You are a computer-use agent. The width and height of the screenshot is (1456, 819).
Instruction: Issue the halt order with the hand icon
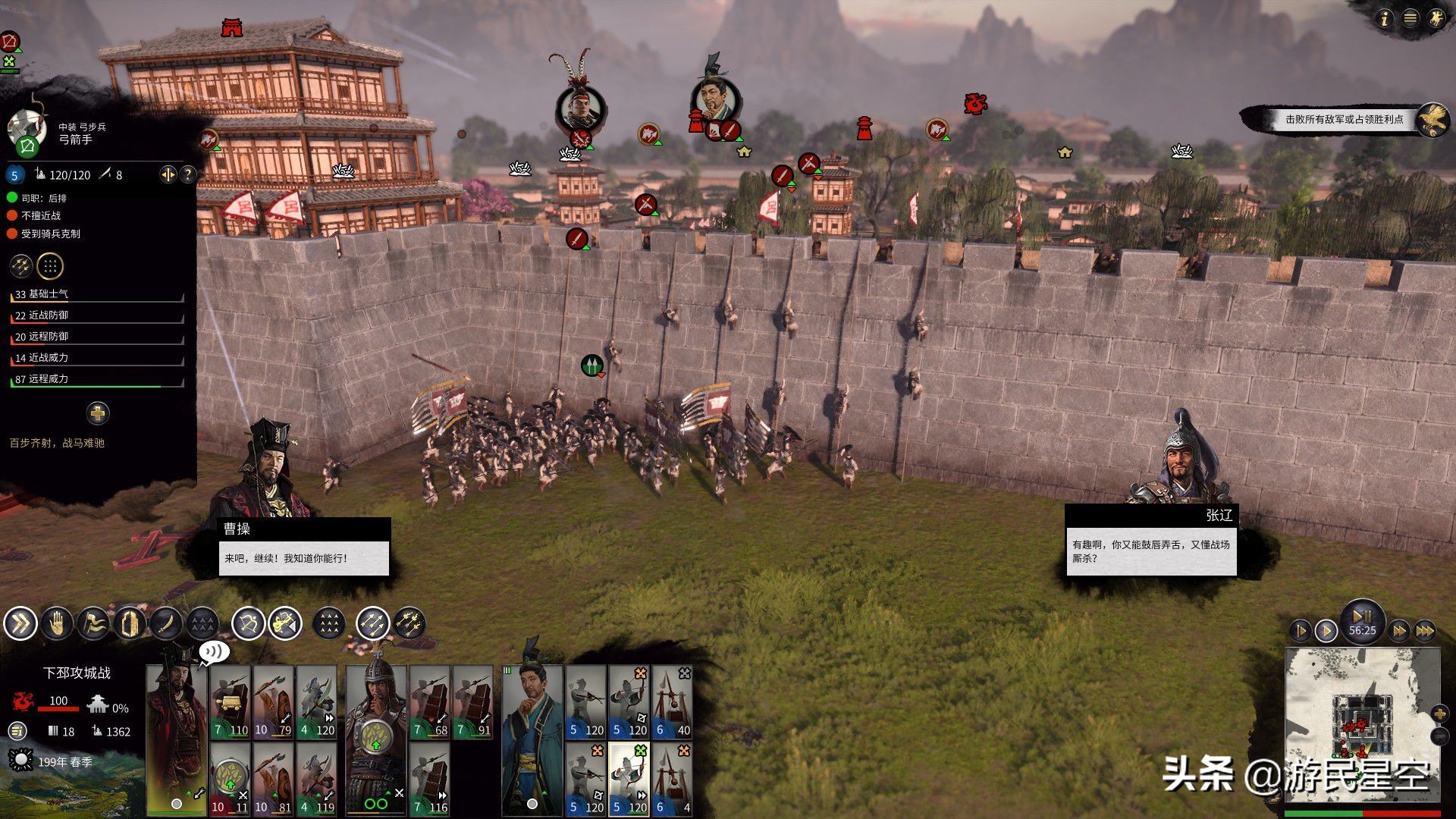tap(57, 624)
